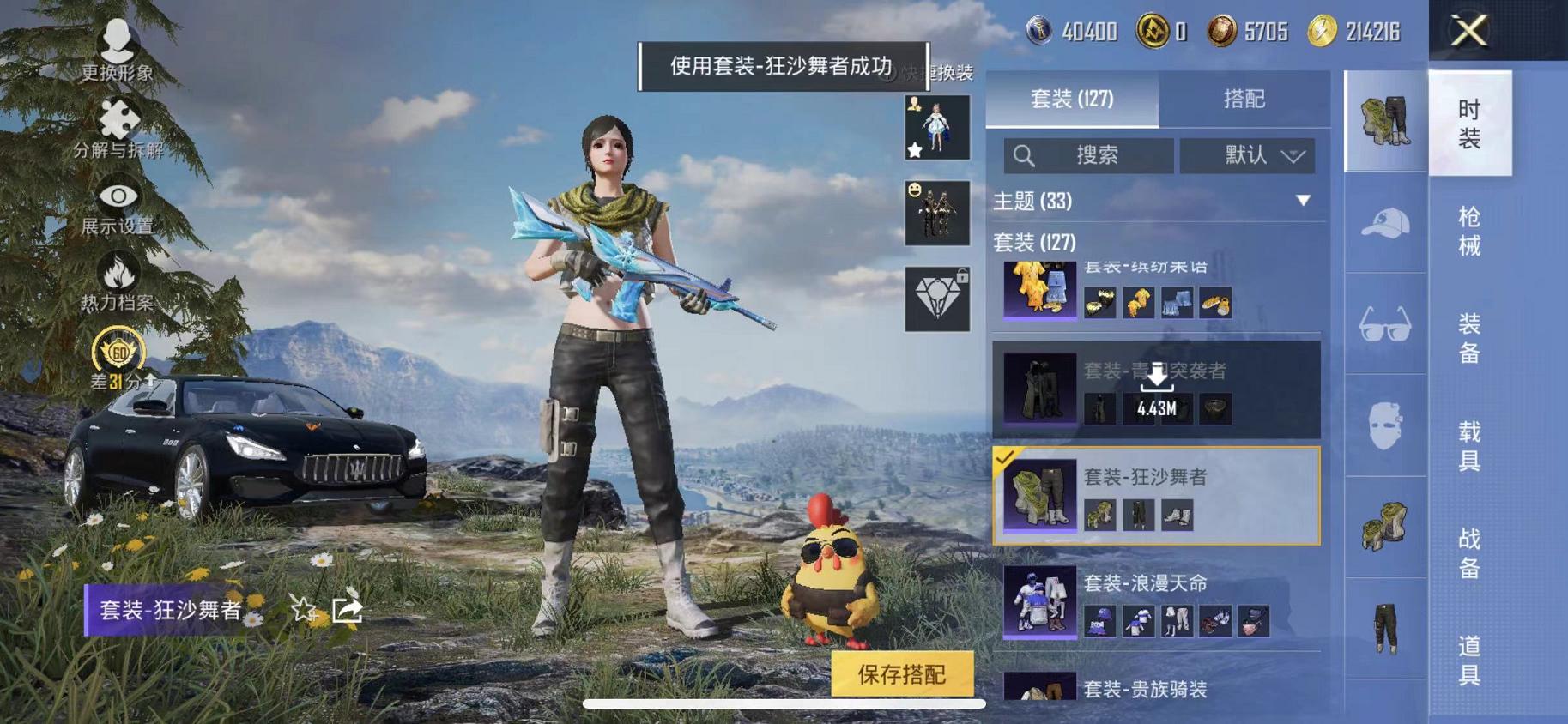1568x724 pixels.
Task: Tap the locked diamond emblem slot
Action: coord(936,298)
